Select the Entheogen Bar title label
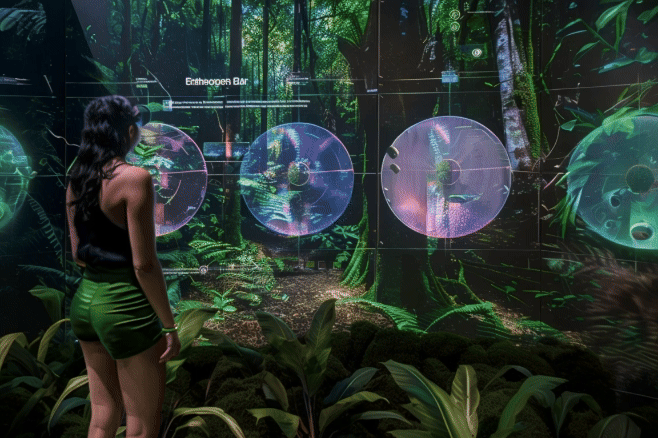The image size is (658, 438). pos(216,81)
